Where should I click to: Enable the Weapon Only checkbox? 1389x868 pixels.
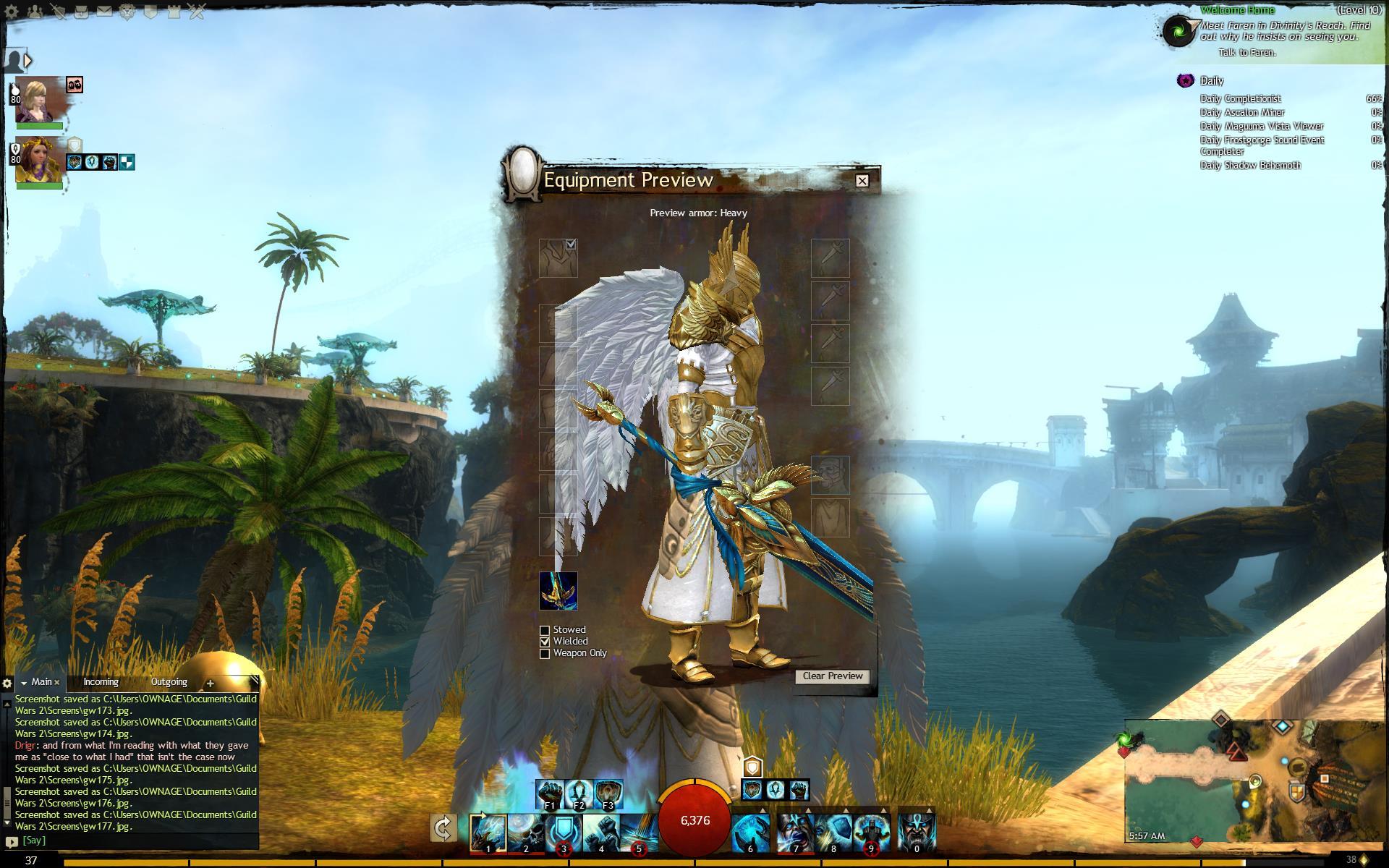[x=545, y=654]
